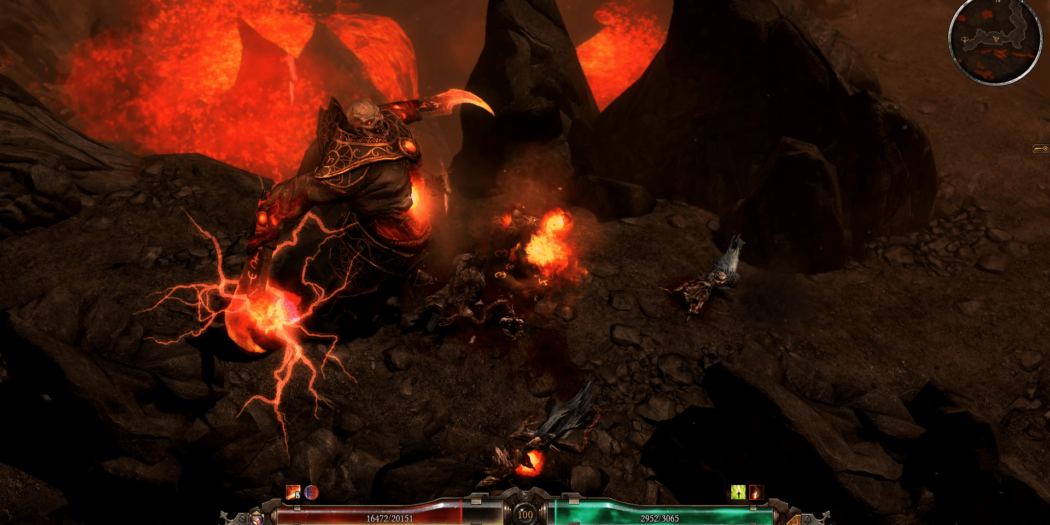The height and width of the screenshot is (525, 1050).
Task: Open the circular minimap
Action: (x=994, y=40)
